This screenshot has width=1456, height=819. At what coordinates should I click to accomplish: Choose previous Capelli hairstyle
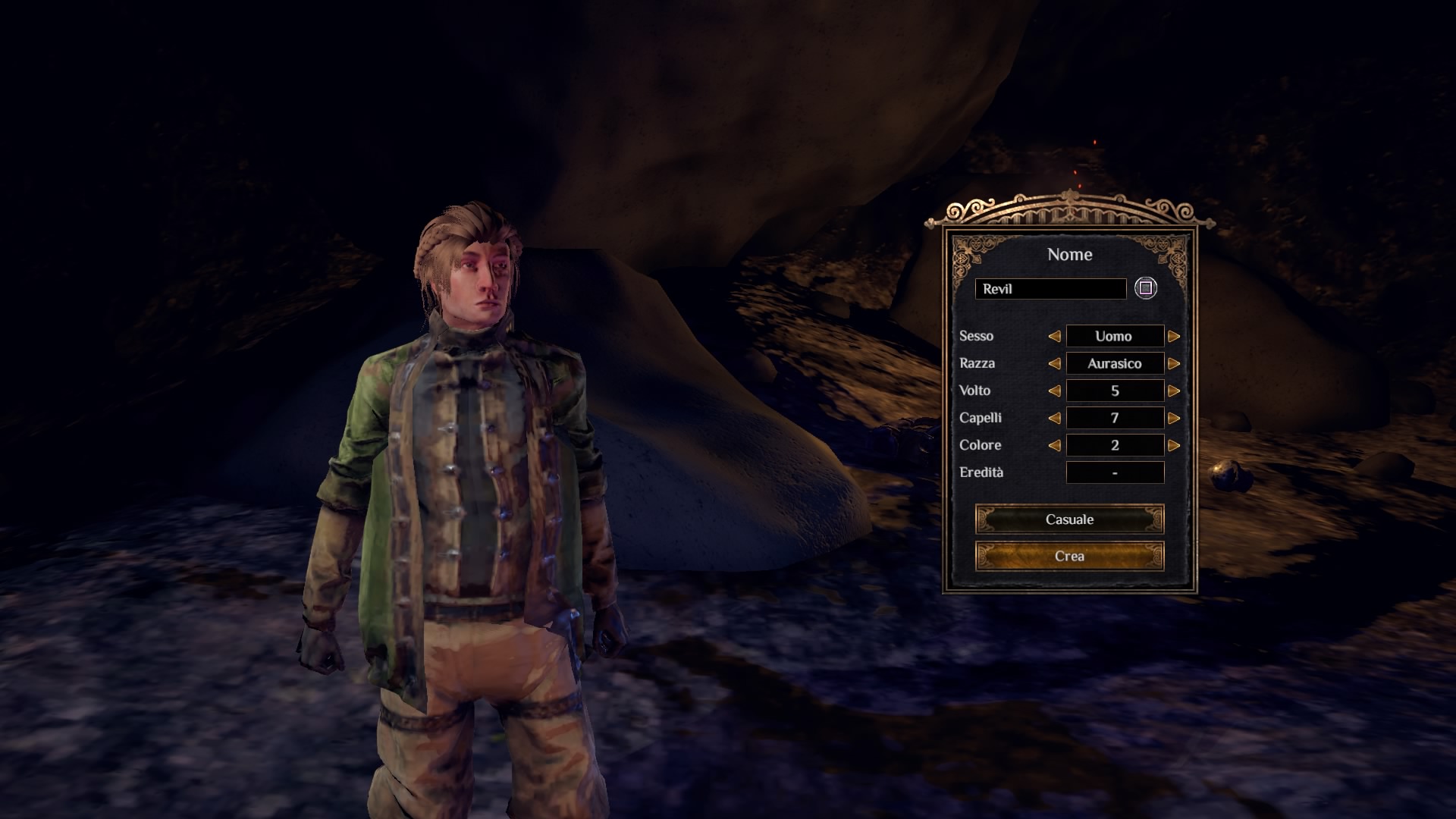1054,418
